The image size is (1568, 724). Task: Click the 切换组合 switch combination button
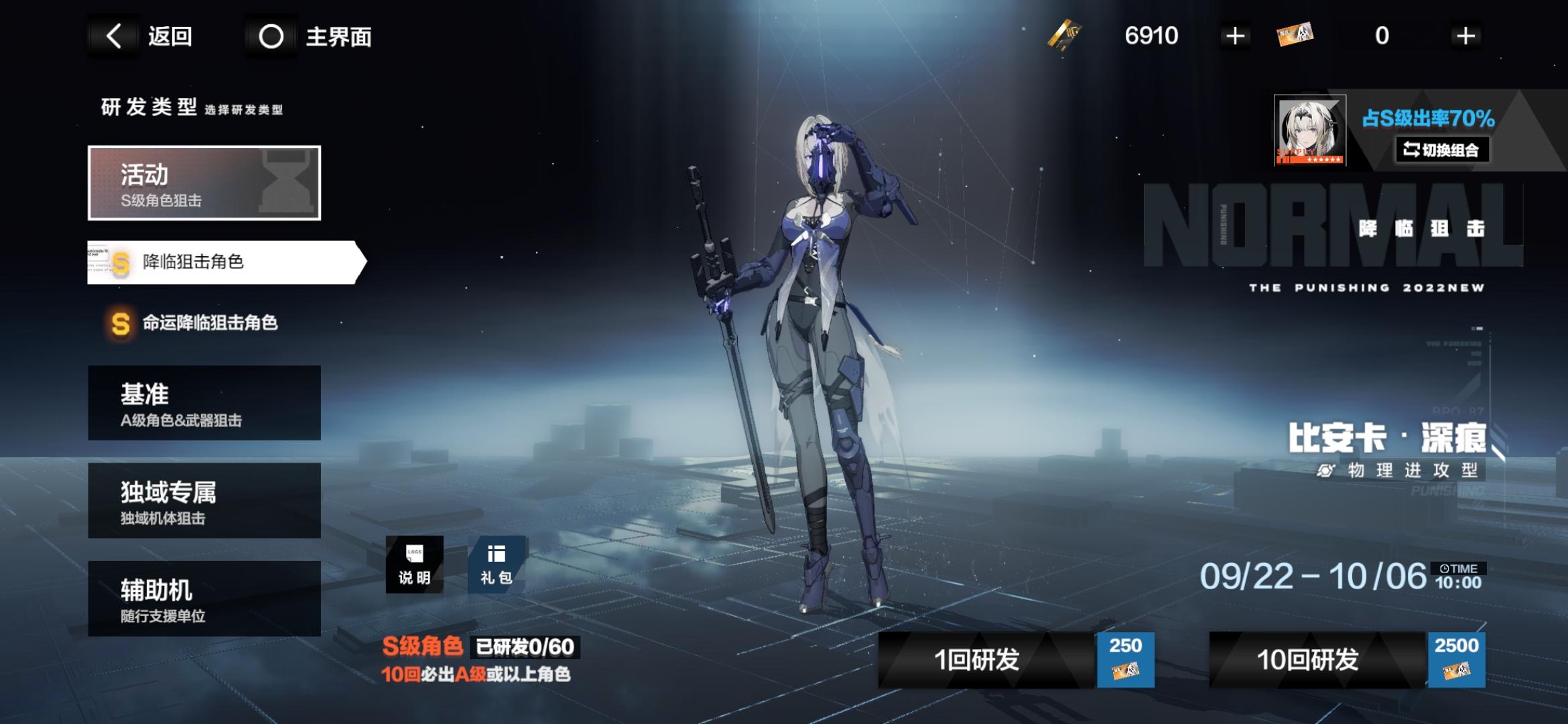tap(1442, 149)
